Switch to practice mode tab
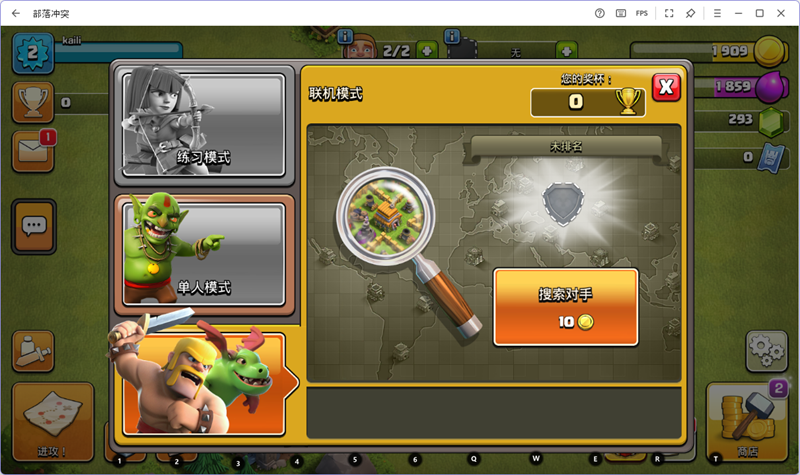800x475 pixels. (204, 127)
